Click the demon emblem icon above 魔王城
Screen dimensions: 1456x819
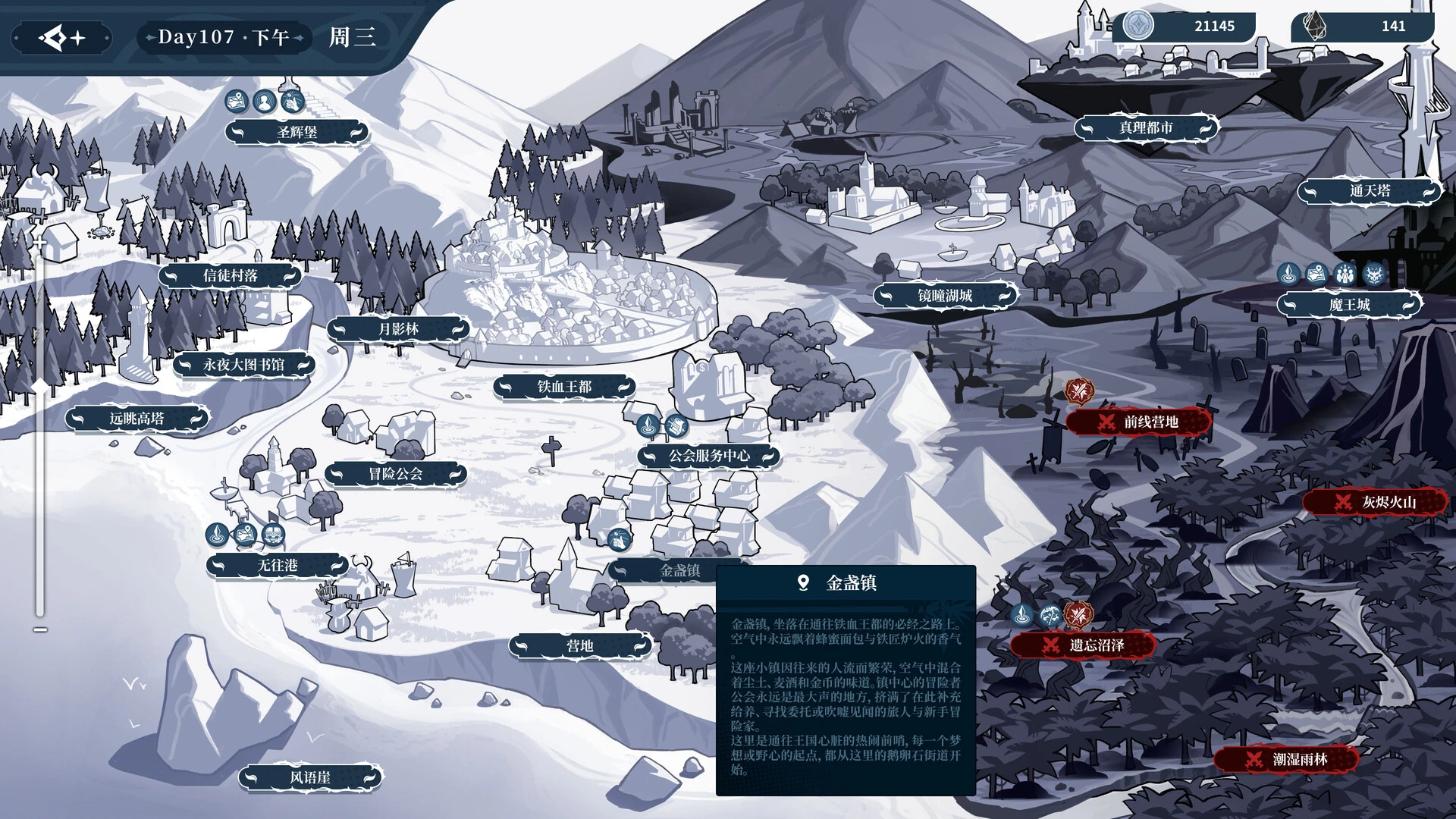click(1374, 274)
